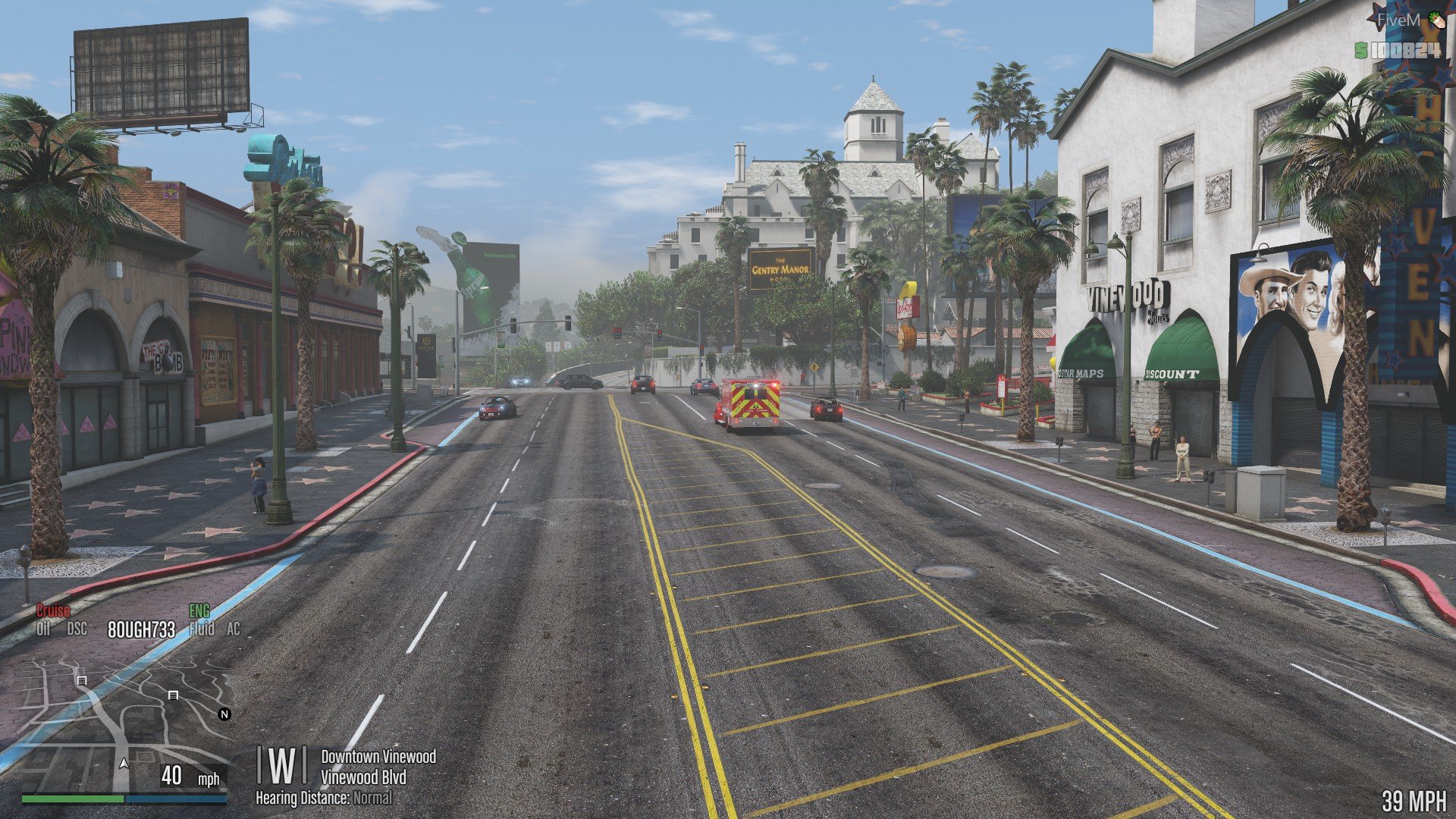Click the player arrow on the minimap
This screenshot has width=1456, height=819.
(x=124, y=762)
